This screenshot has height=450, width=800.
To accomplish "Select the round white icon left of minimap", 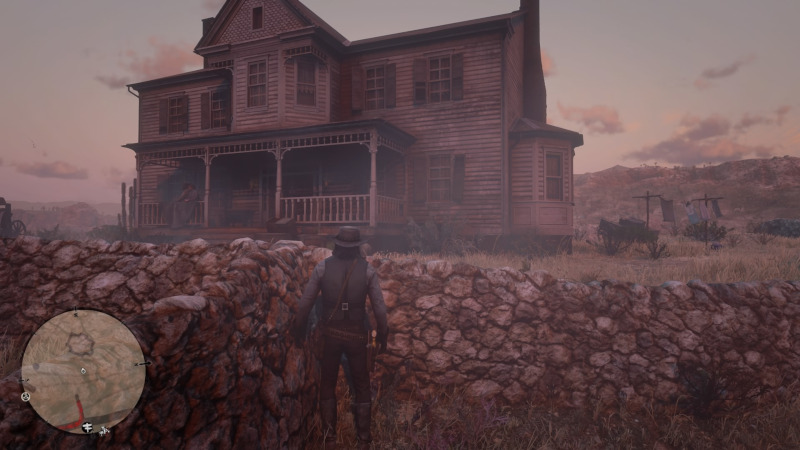I will click(x=25, y=396).
